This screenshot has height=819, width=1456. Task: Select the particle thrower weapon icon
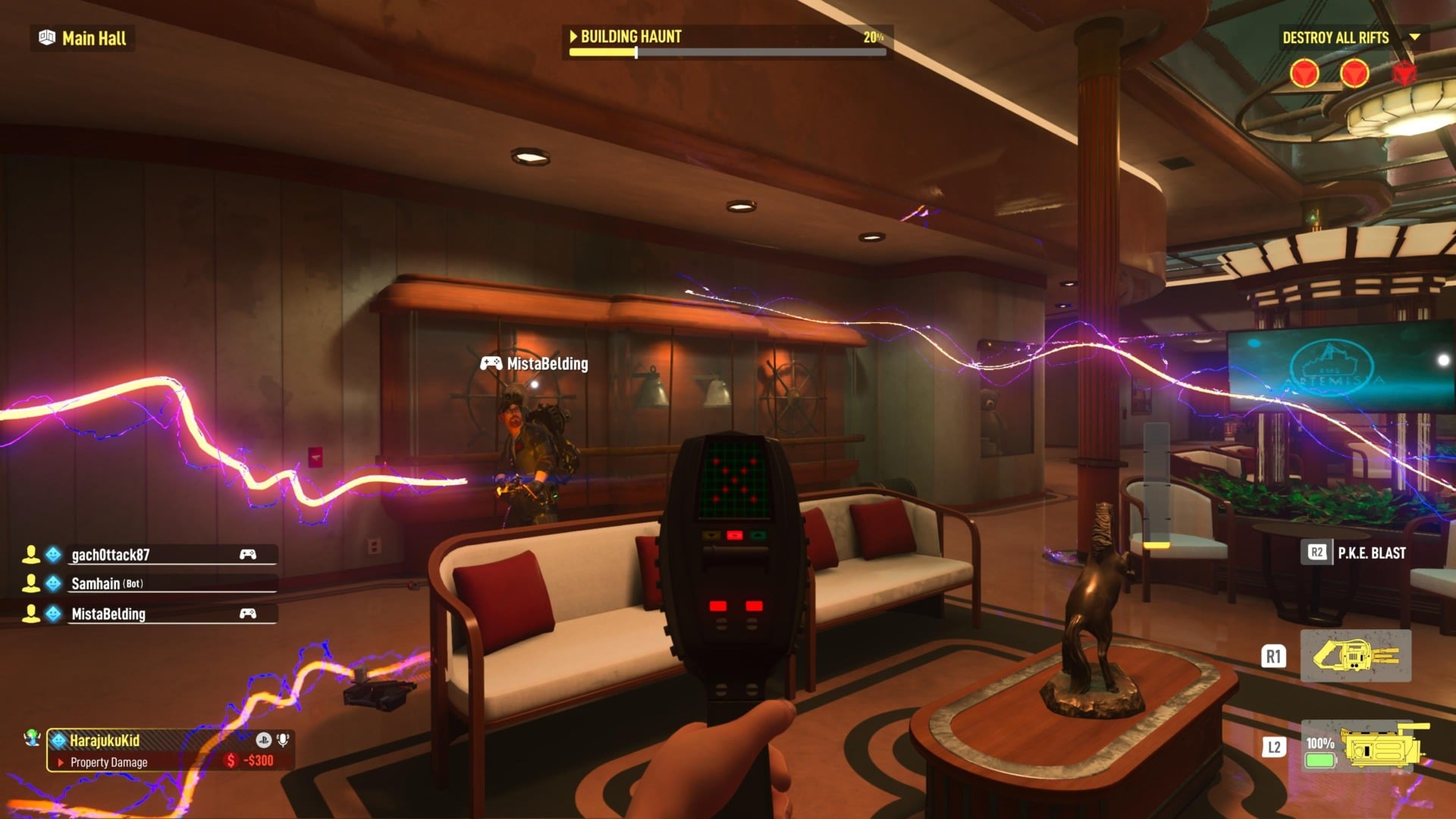click(1355, 656)
